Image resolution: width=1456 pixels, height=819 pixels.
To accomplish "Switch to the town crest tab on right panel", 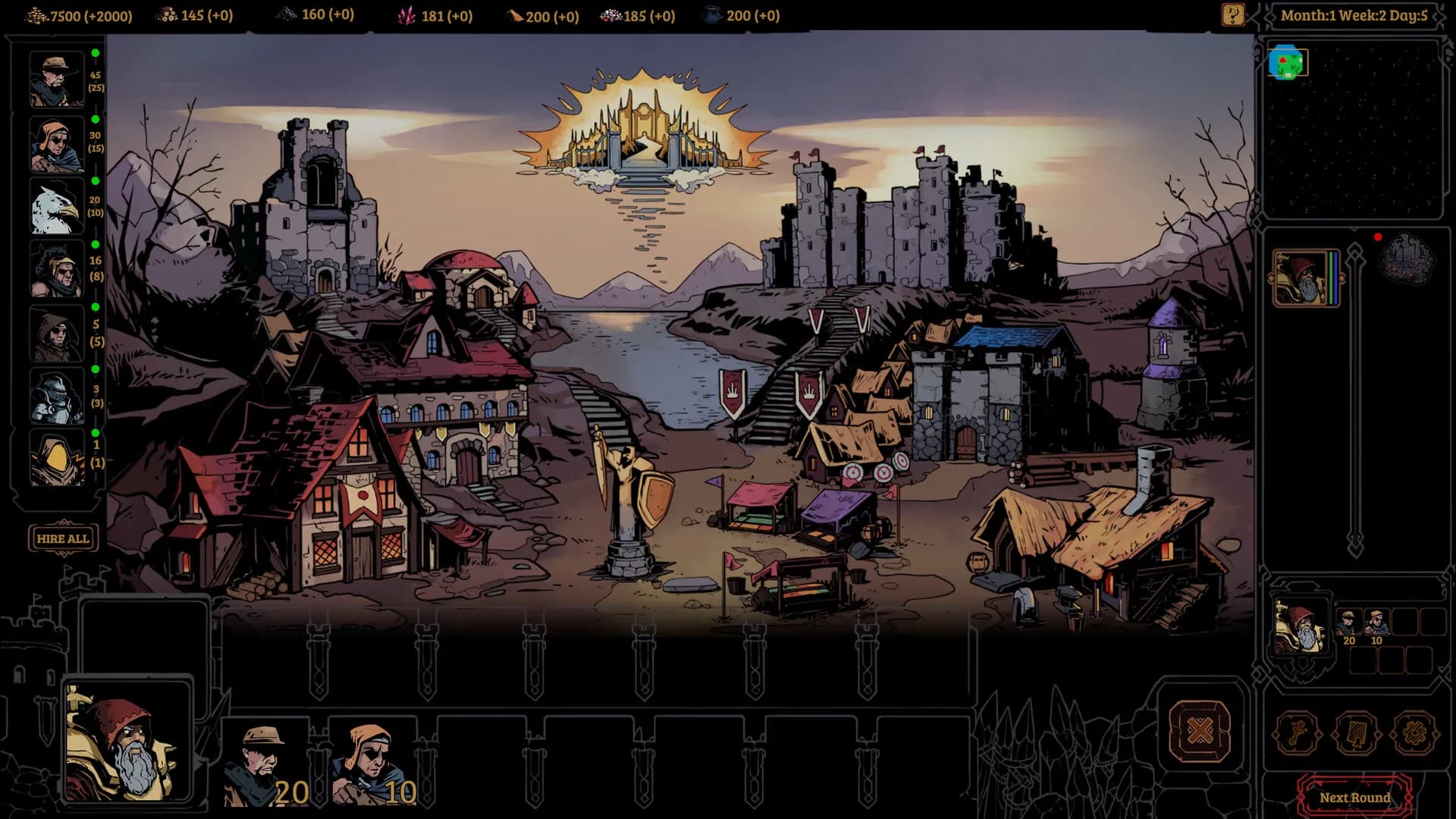I will 1407,258.
